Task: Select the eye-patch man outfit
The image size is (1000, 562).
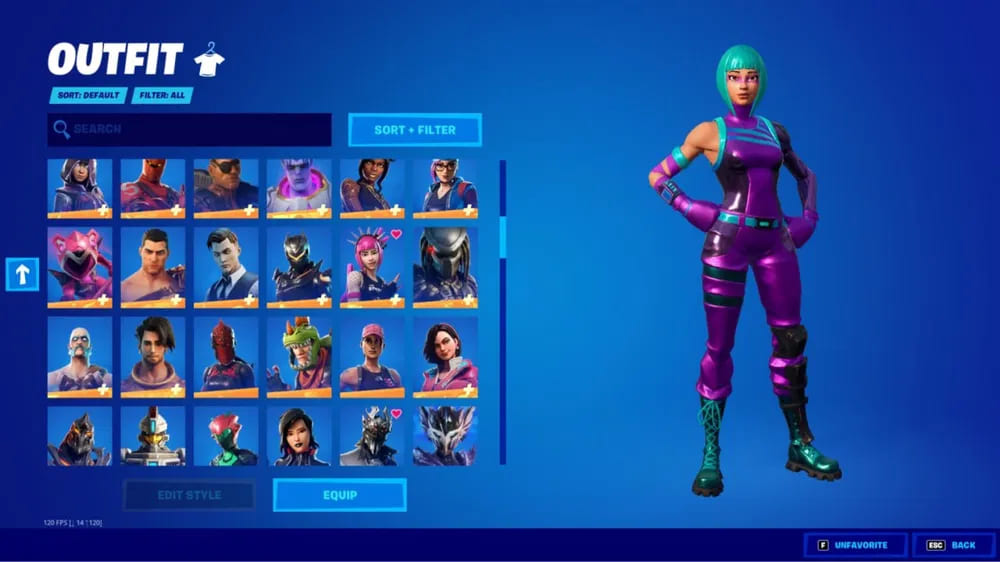Action: [226, 187]
